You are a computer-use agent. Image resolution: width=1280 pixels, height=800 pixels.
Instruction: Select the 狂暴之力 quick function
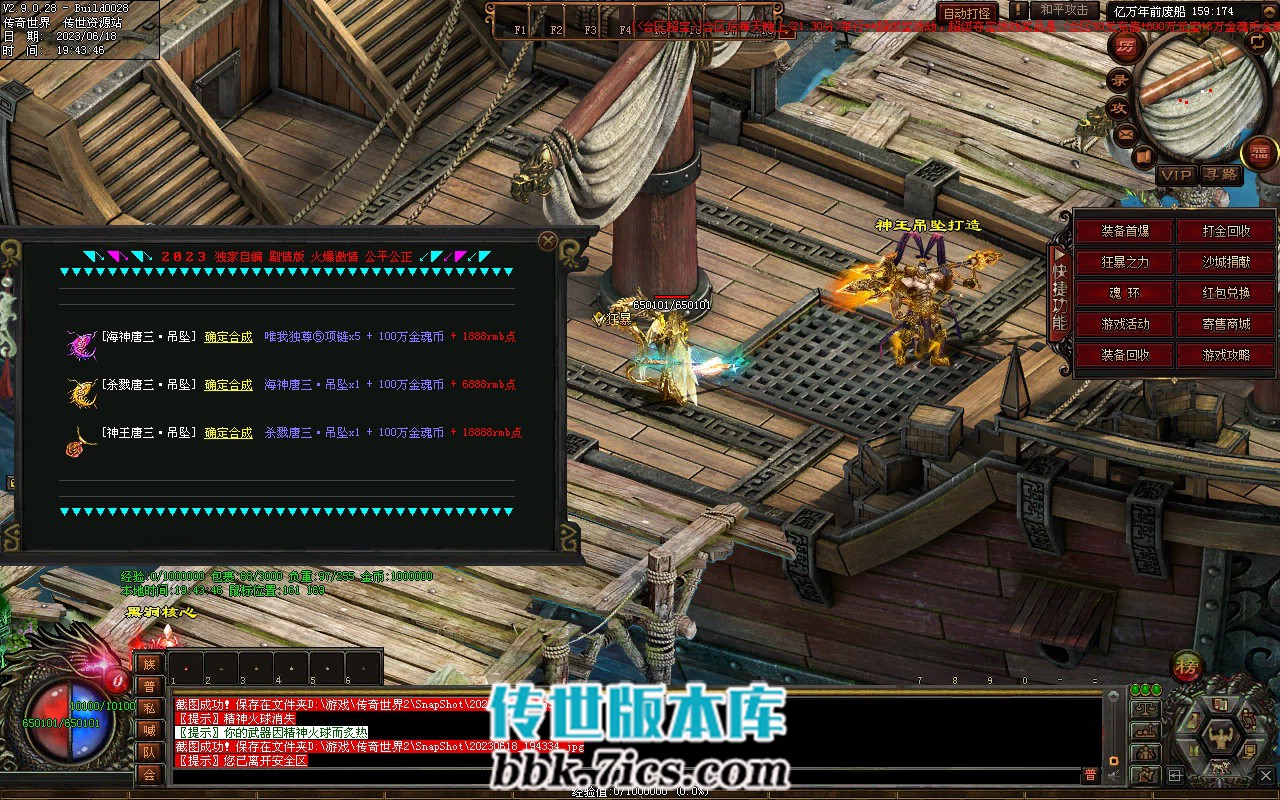[1125, 262]
